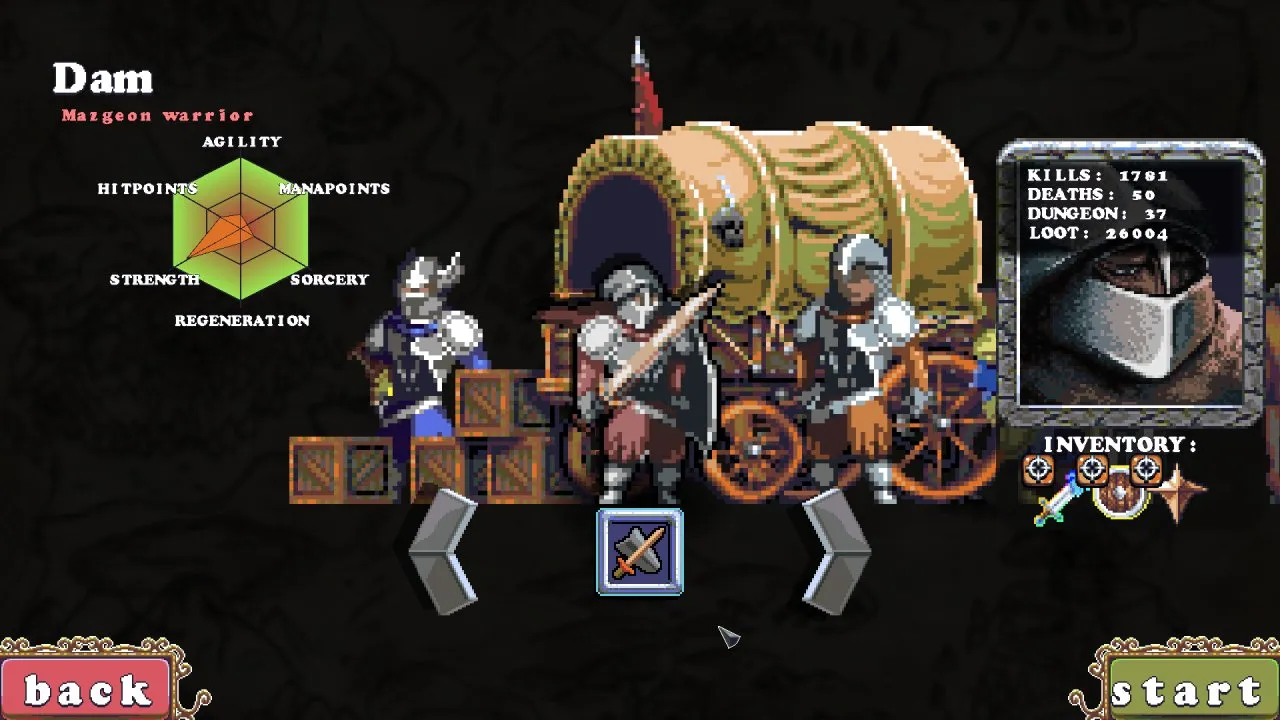Image resolution: width=1280 pixels, height=720 pixels.
Task: Select the next character with the right arrow
Action: pos(835,551)
